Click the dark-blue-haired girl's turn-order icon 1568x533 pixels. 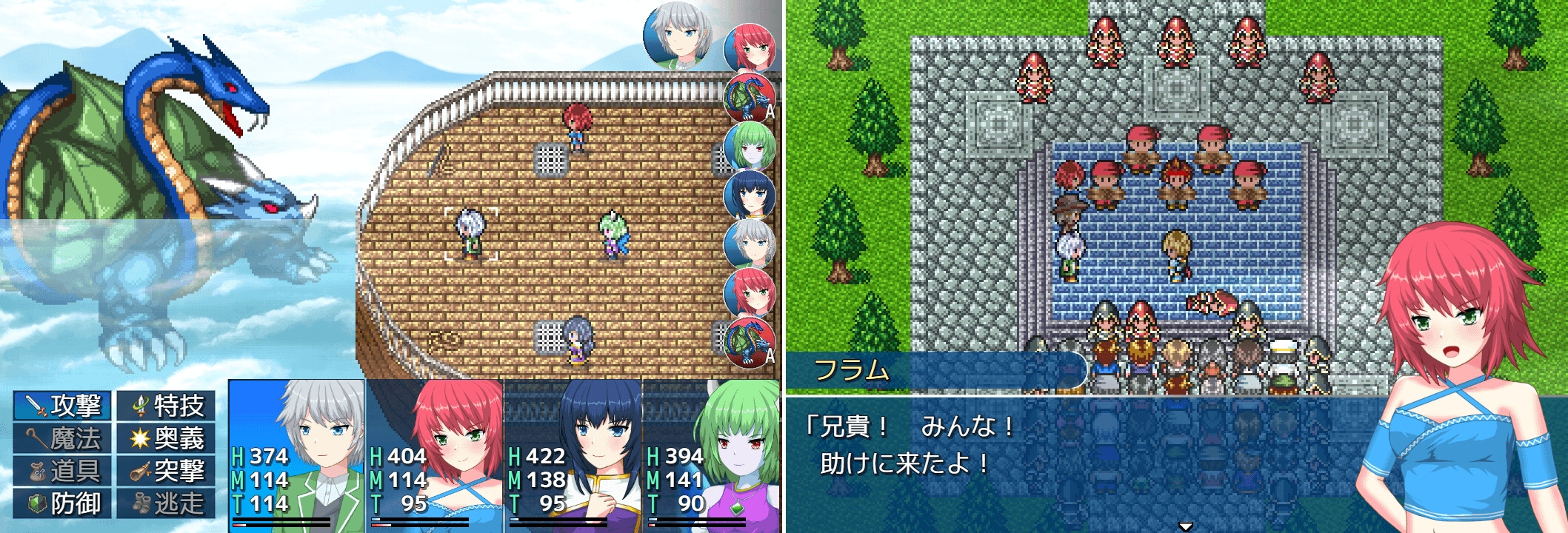[x=749, y=195]
